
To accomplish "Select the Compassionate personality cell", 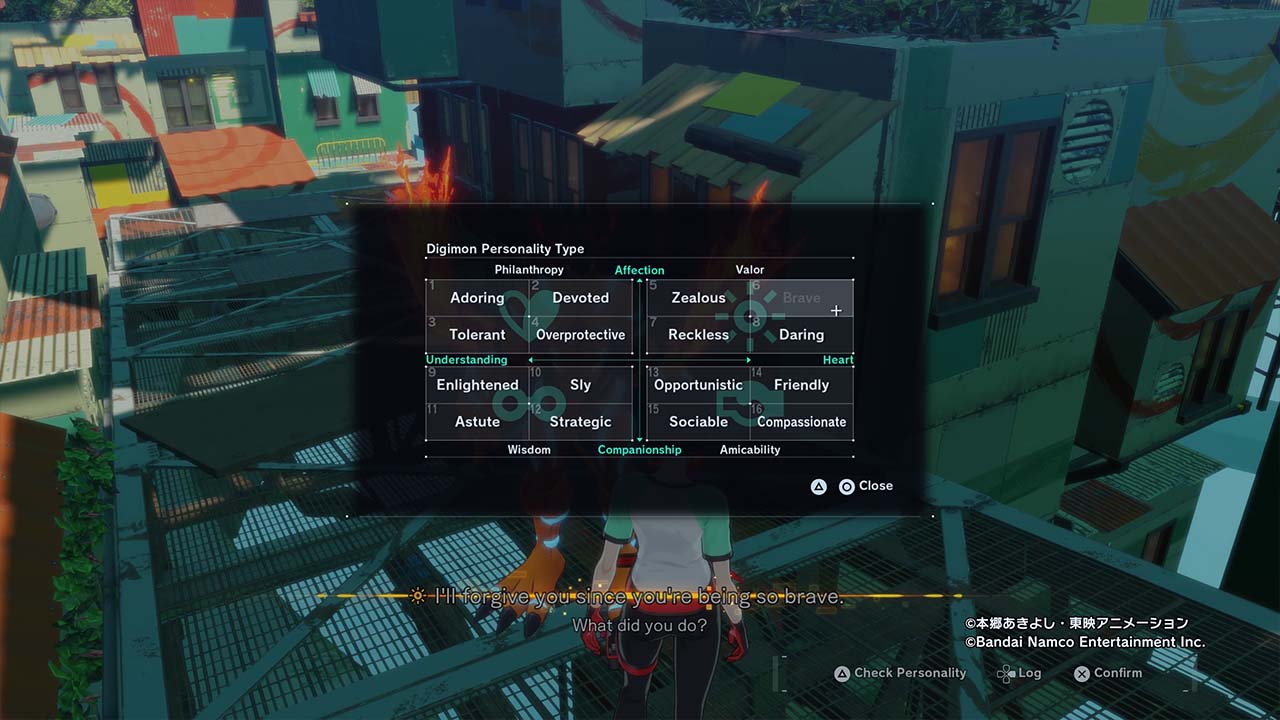I will click(x=801, y=422).
